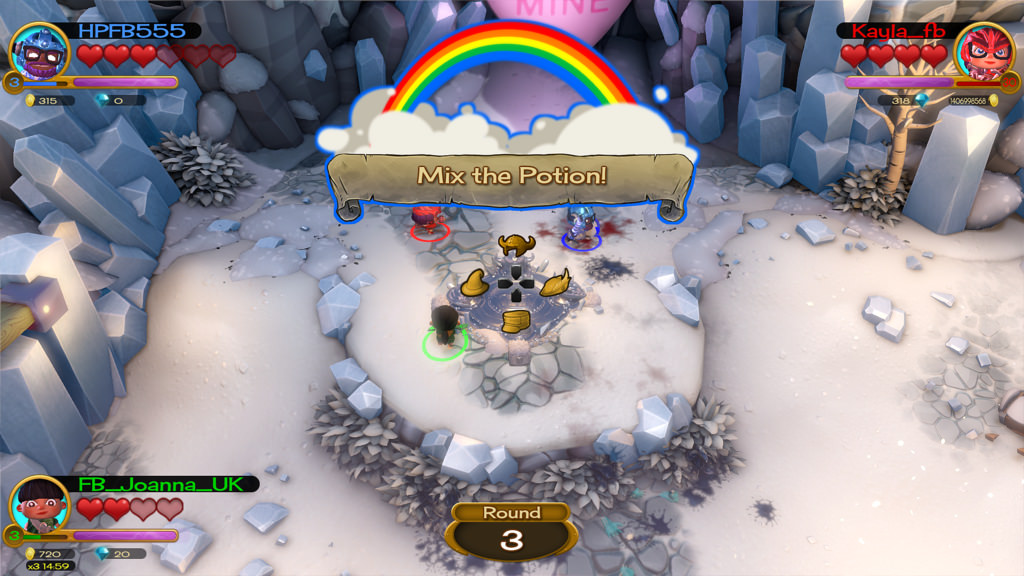Viewport: 1024px width, 576px height.
Task: Click FB_Joanna_UK's player portrait
Action: (40, 504)
